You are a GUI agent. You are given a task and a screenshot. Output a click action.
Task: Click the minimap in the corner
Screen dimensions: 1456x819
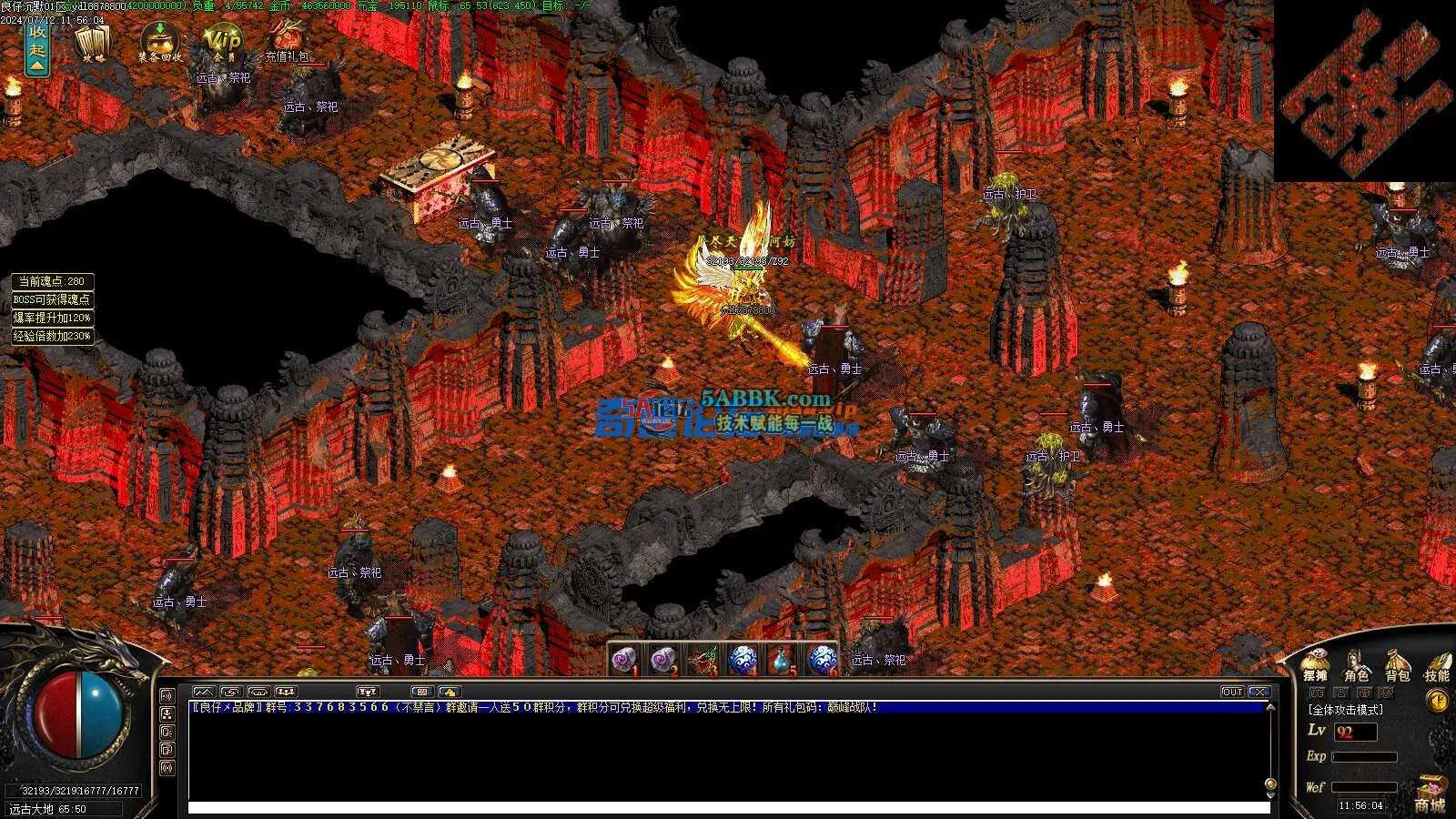click(x=1364, y=91)
